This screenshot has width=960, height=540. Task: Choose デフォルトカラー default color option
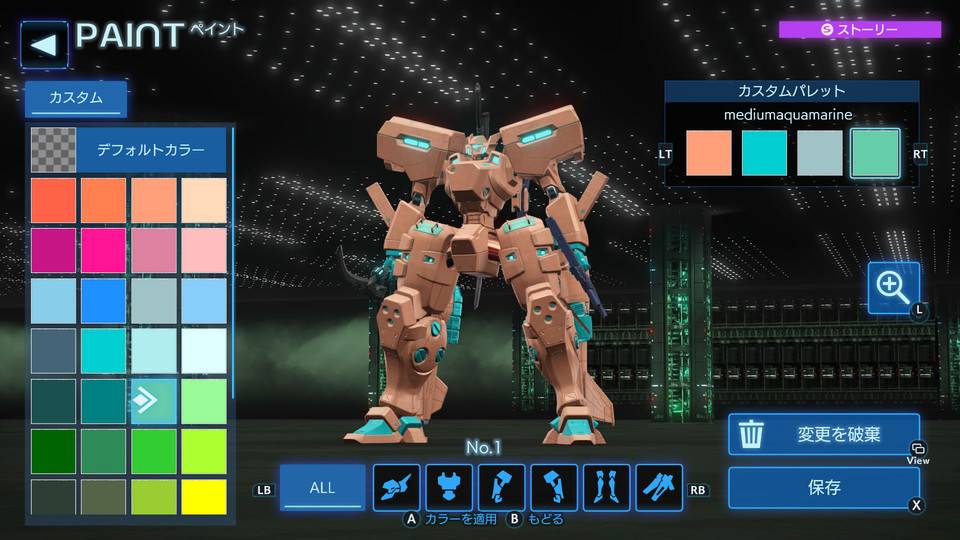(x=150, y=151)
